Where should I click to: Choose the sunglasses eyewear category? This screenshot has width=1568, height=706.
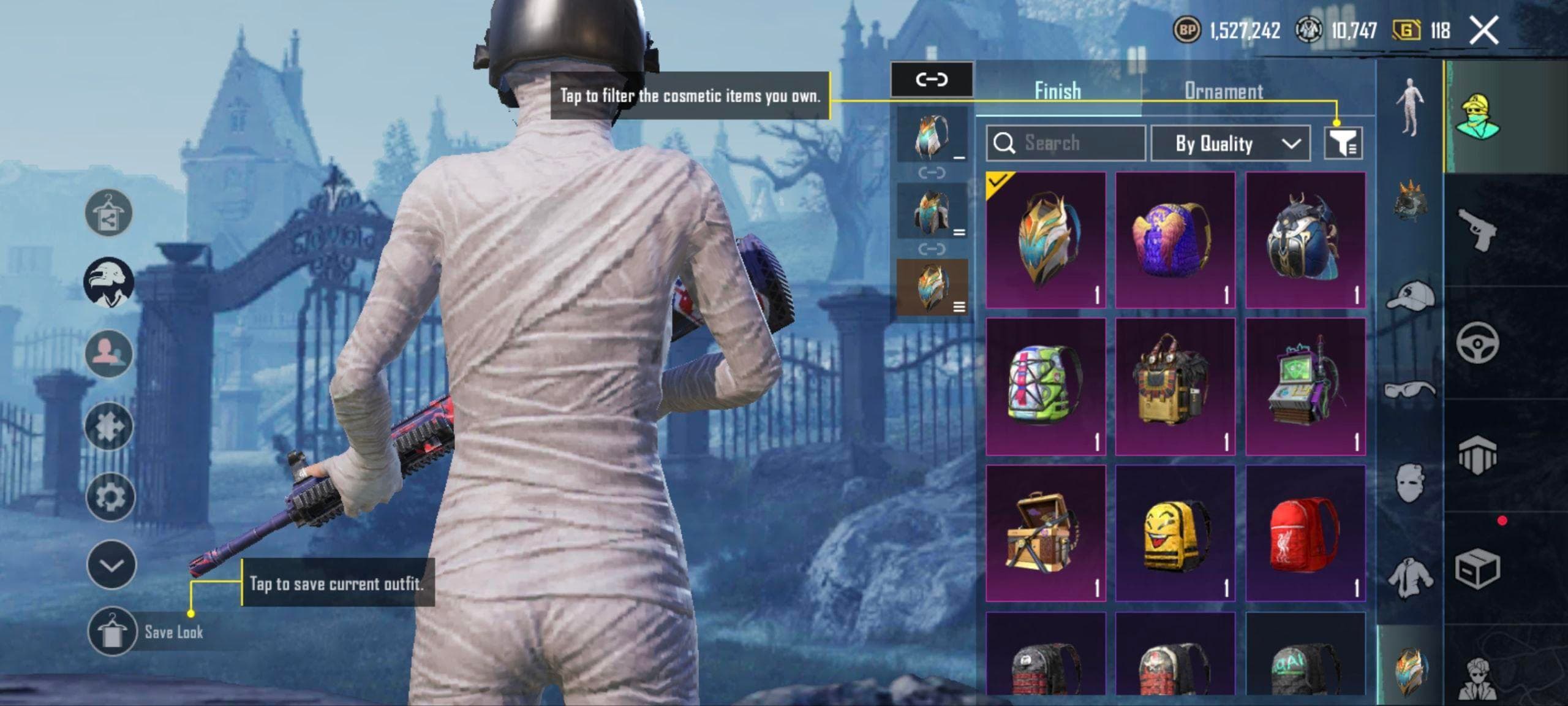[x=1410, y=390]
